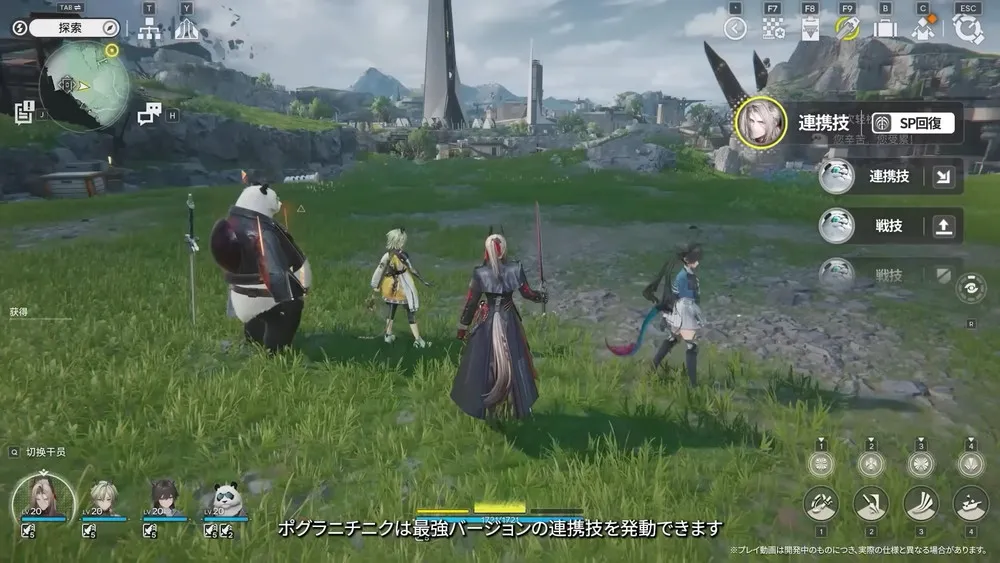Open the circular minimap
1000x563 pixels.
[x=84, y=87]
